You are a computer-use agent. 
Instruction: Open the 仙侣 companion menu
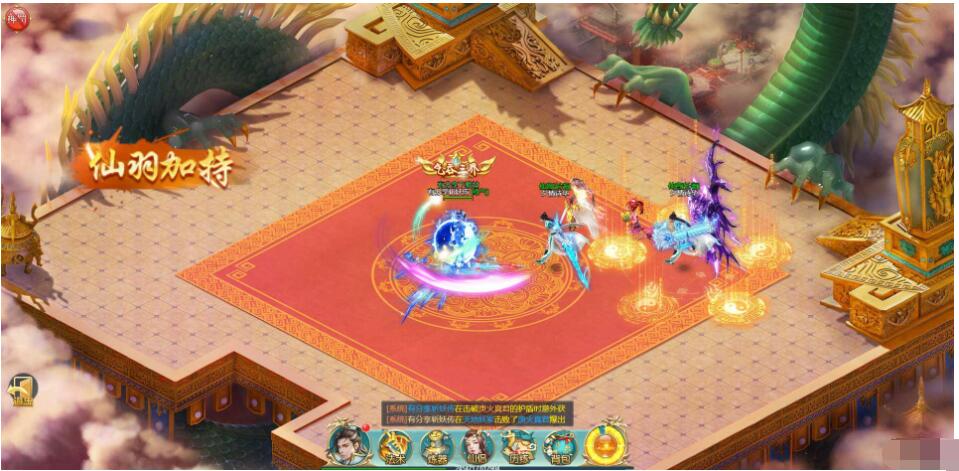477,447
